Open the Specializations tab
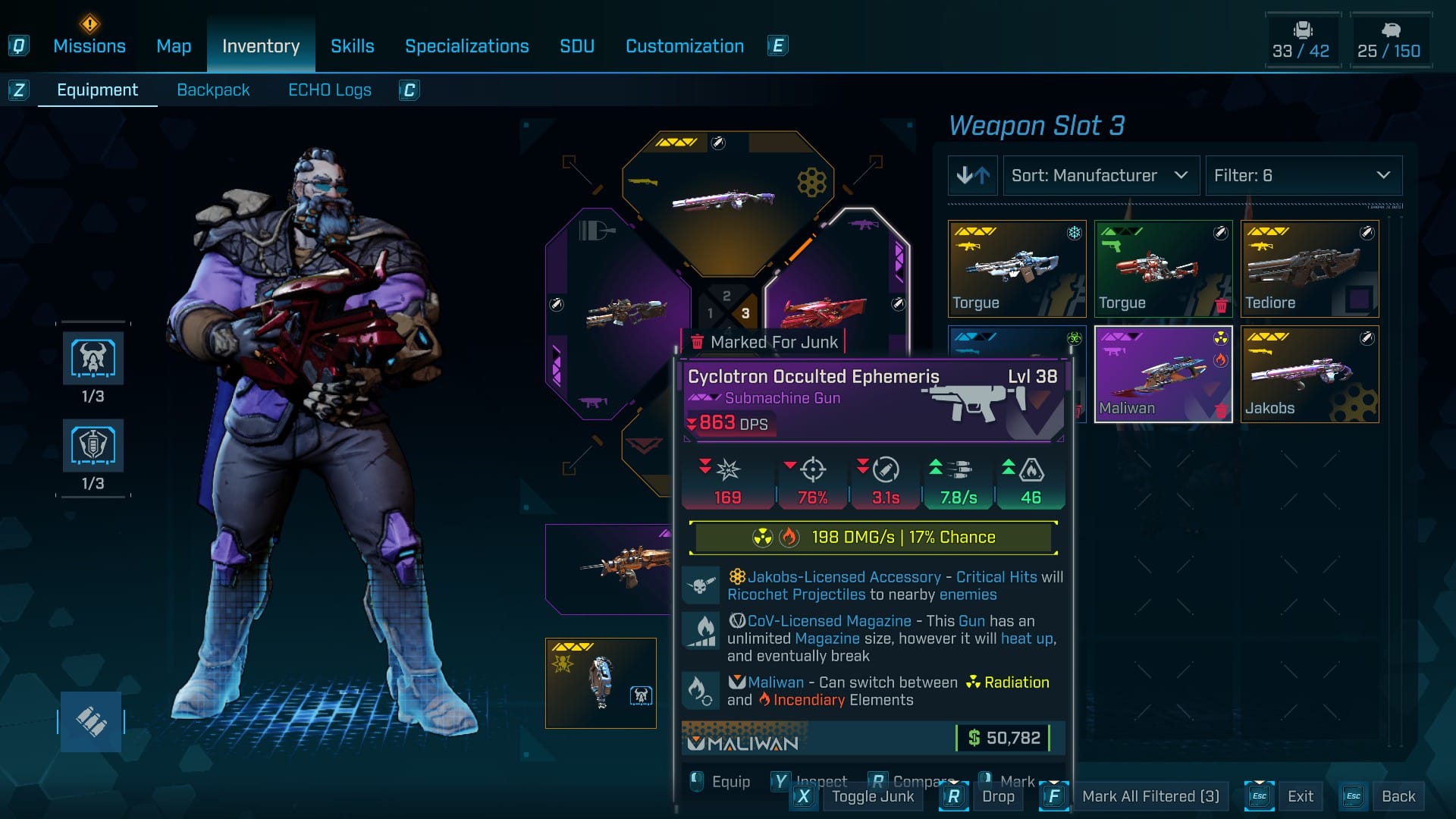Image resolution: width=1456 pixels, height=819 pixels. pos(466,46)
